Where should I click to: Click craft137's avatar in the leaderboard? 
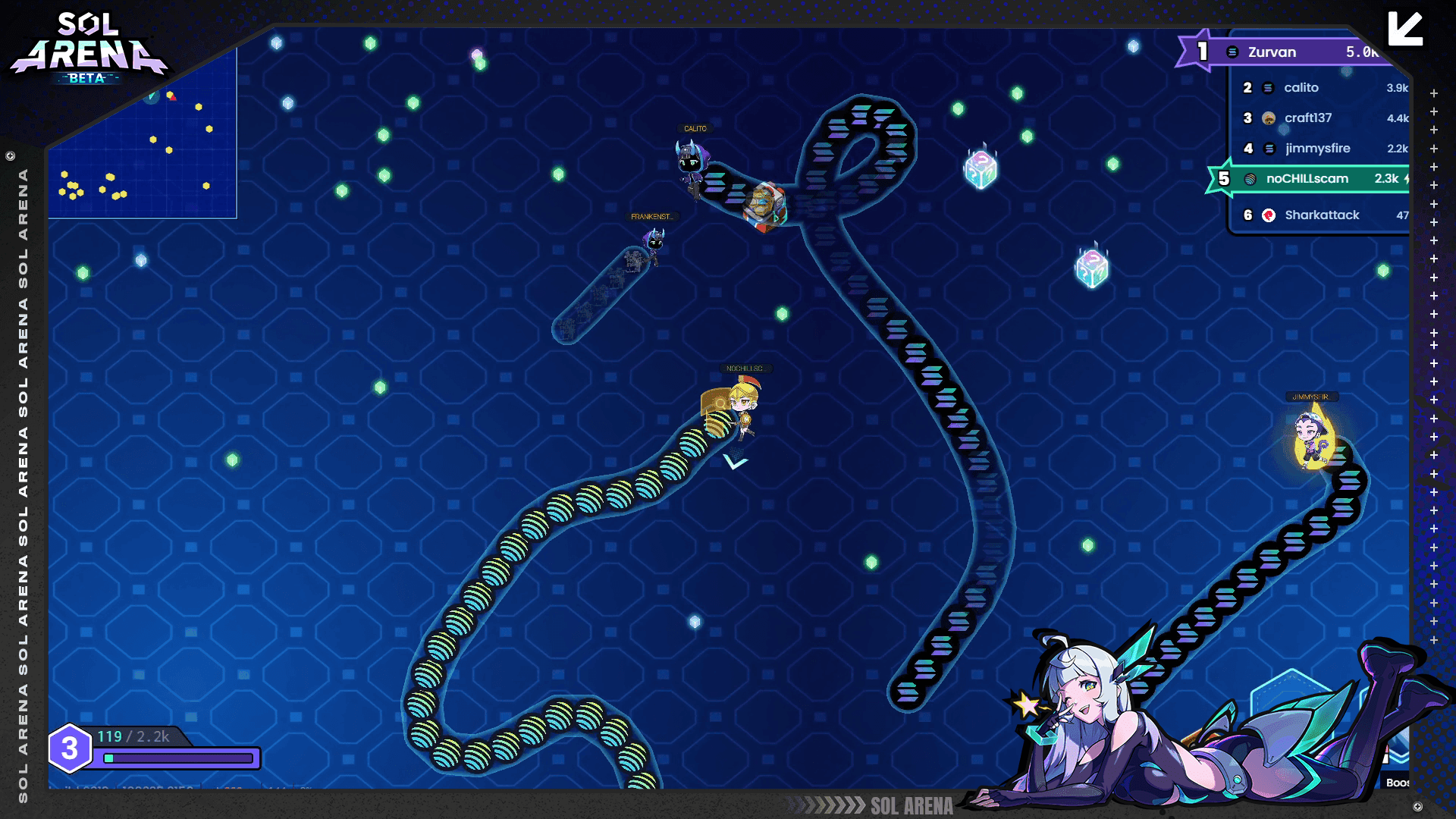click(x=1267, y=118)
